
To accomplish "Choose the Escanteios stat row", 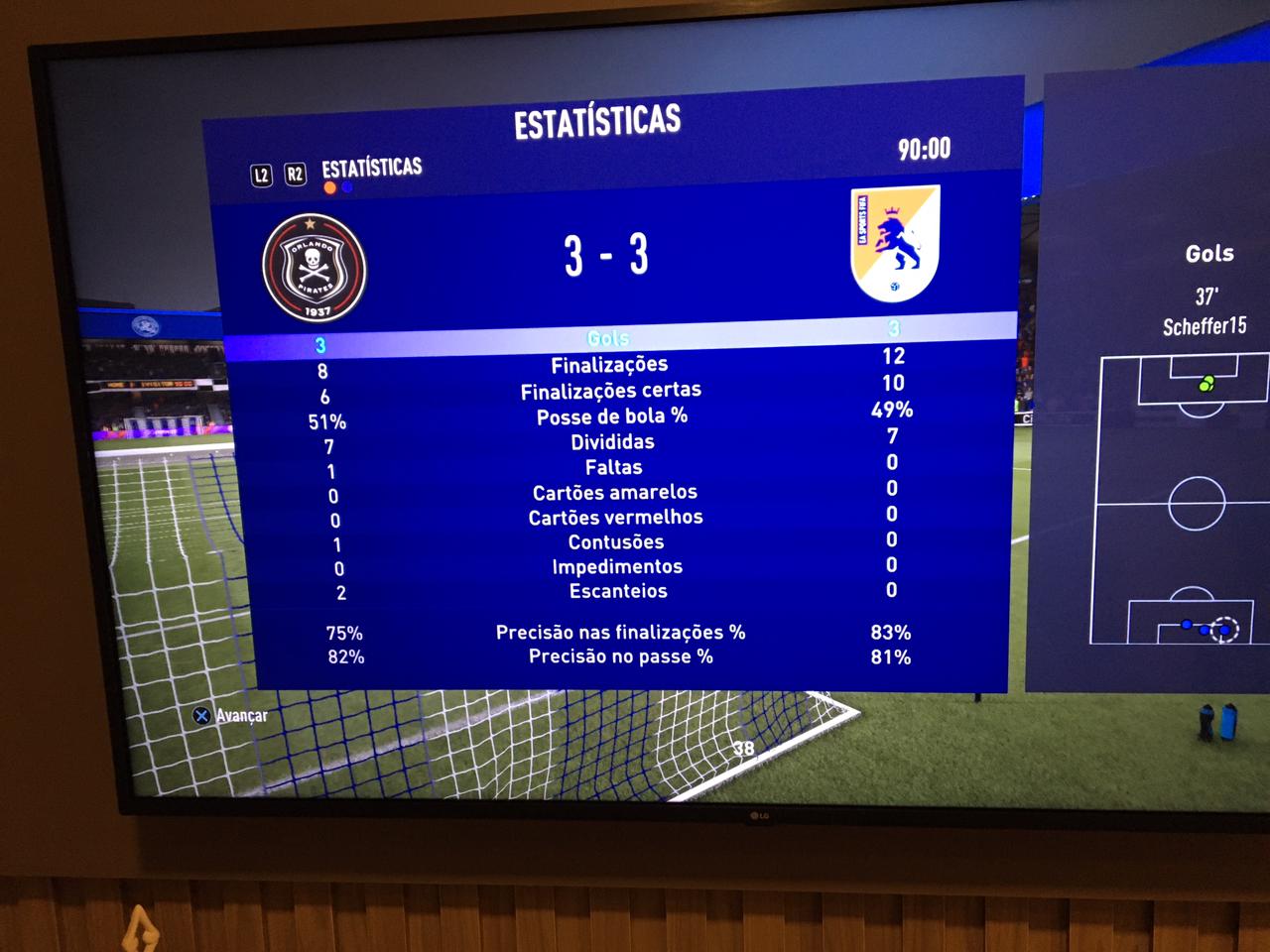I will (618, 591).
